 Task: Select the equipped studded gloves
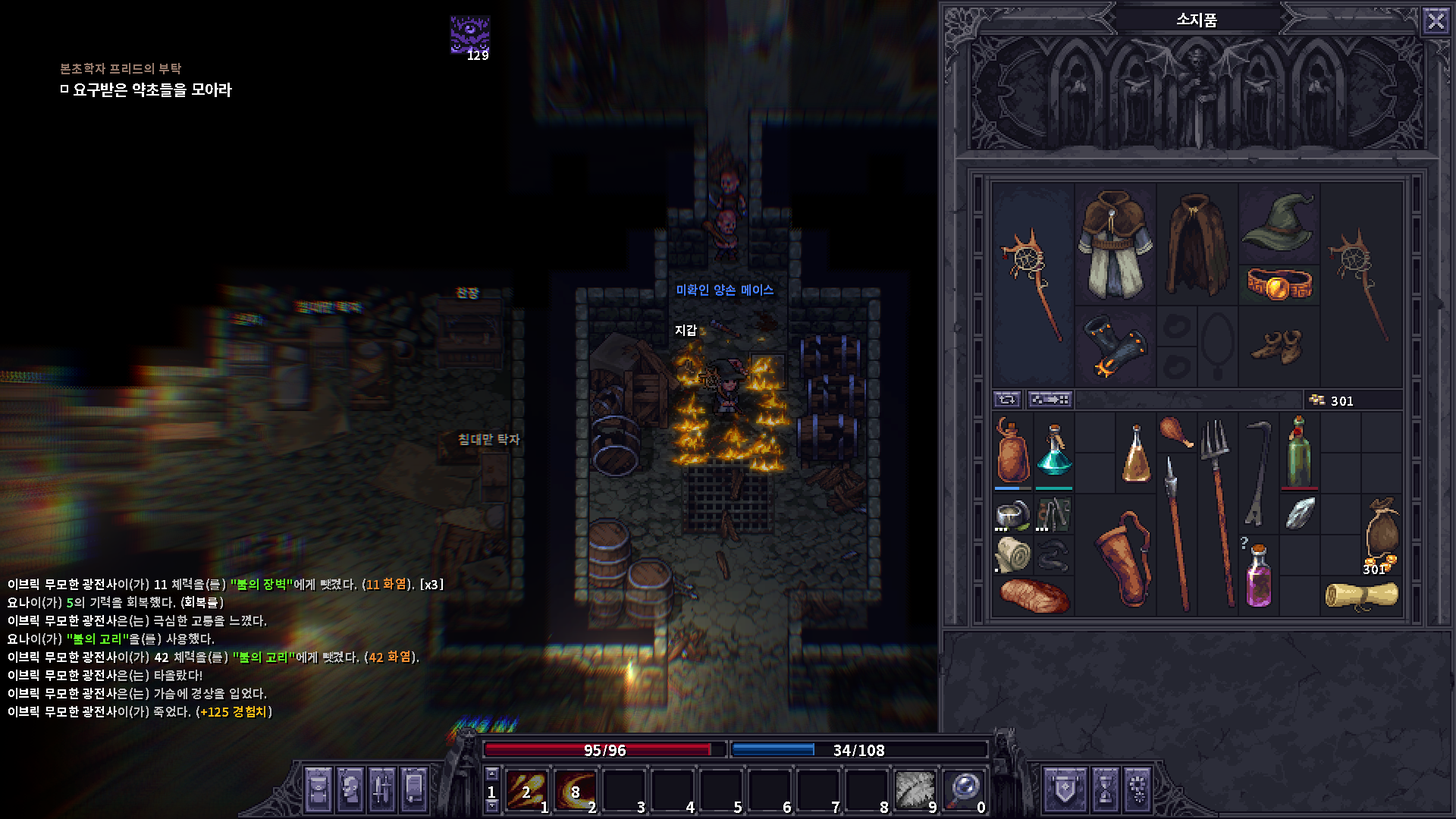(x=1113, y=347)
